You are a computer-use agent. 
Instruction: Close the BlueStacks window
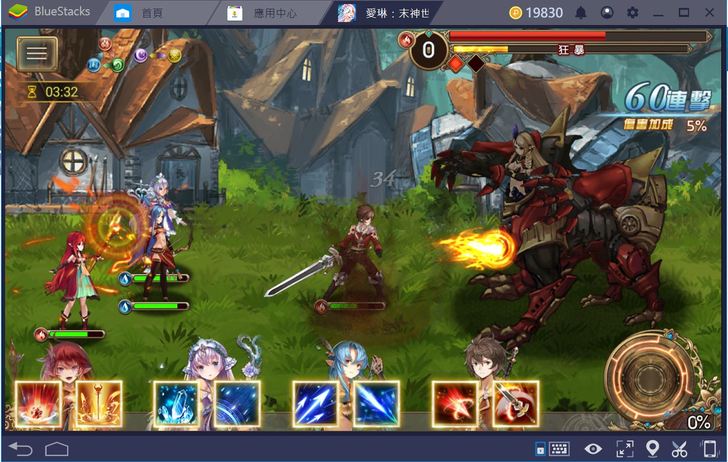click(709, 13)
